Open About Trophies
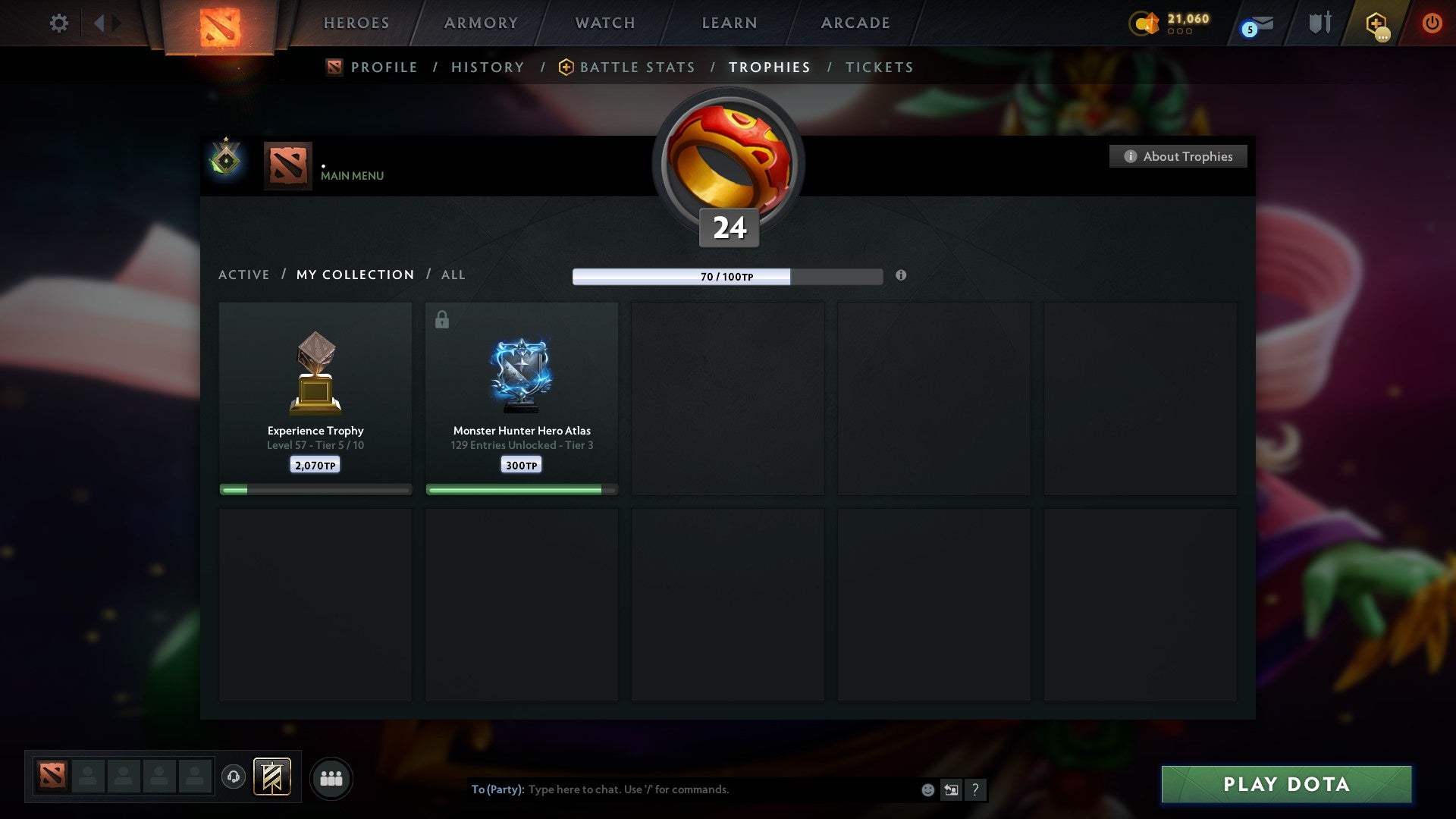The height and width of the screenshot is (819, 1456). click(1178, 156)
